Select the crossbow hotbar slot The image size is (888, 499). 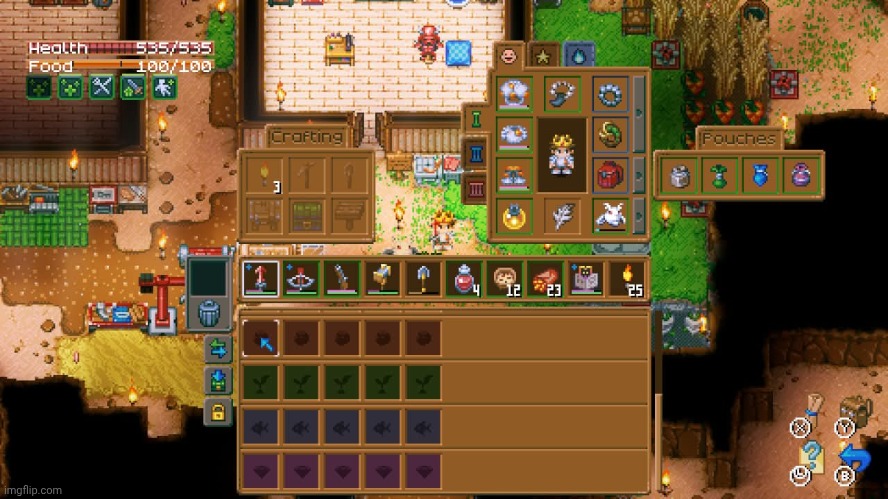pos(300,278)
